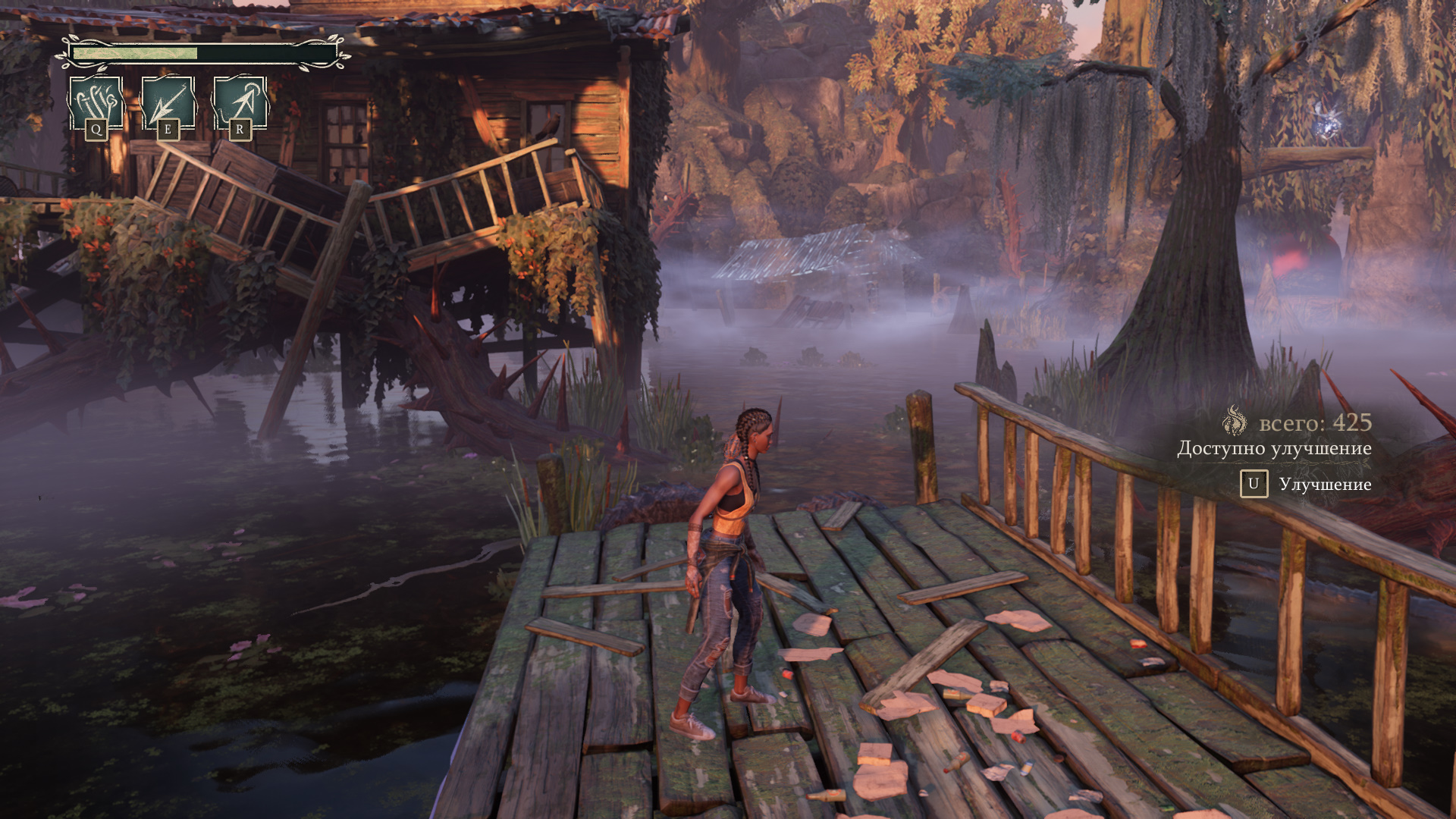Activate the grasping hand ability icon
This screenshot has height=819, width=1456.
click(96, 102)
